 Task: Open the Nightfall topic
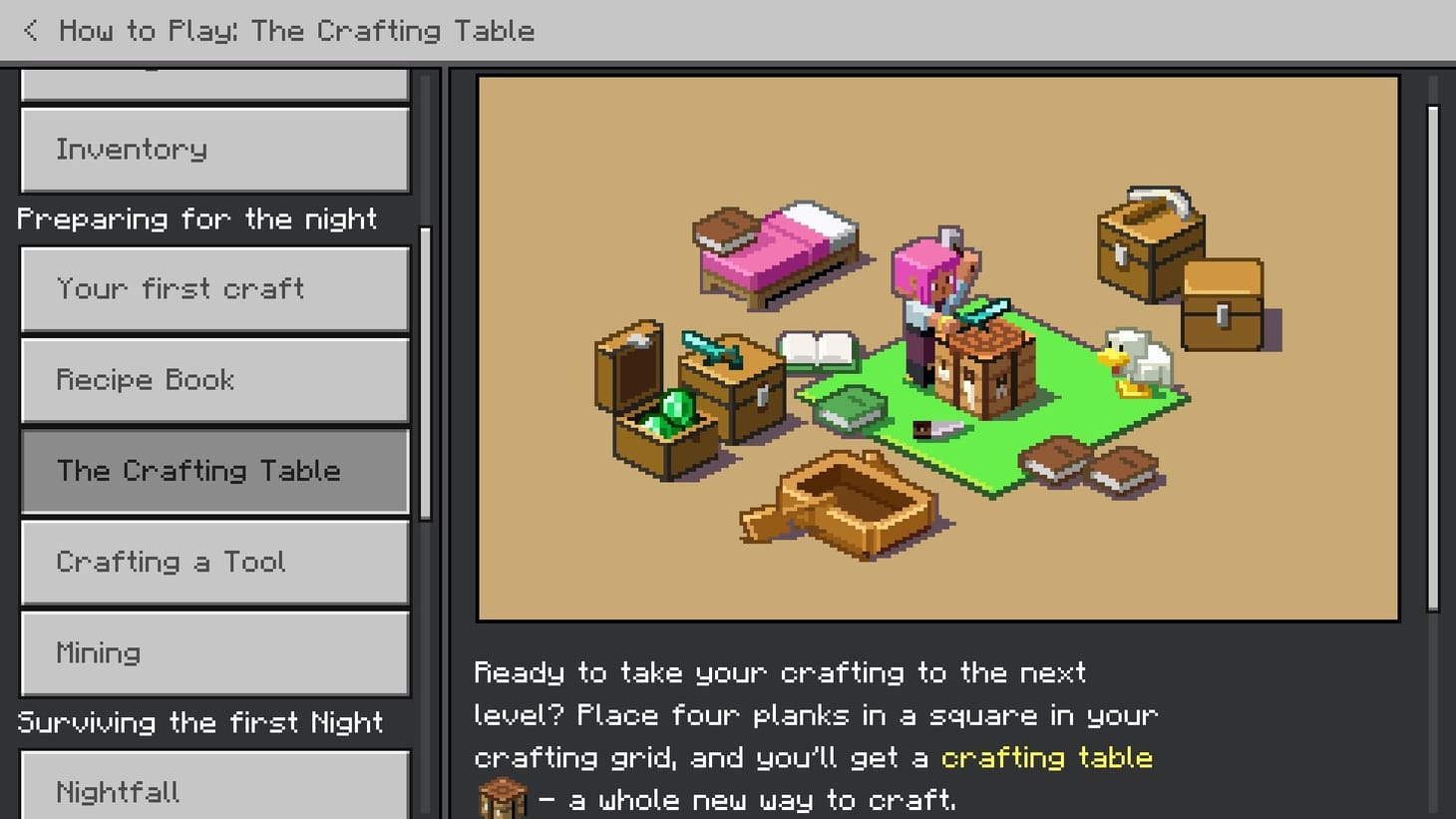(214, 791)
